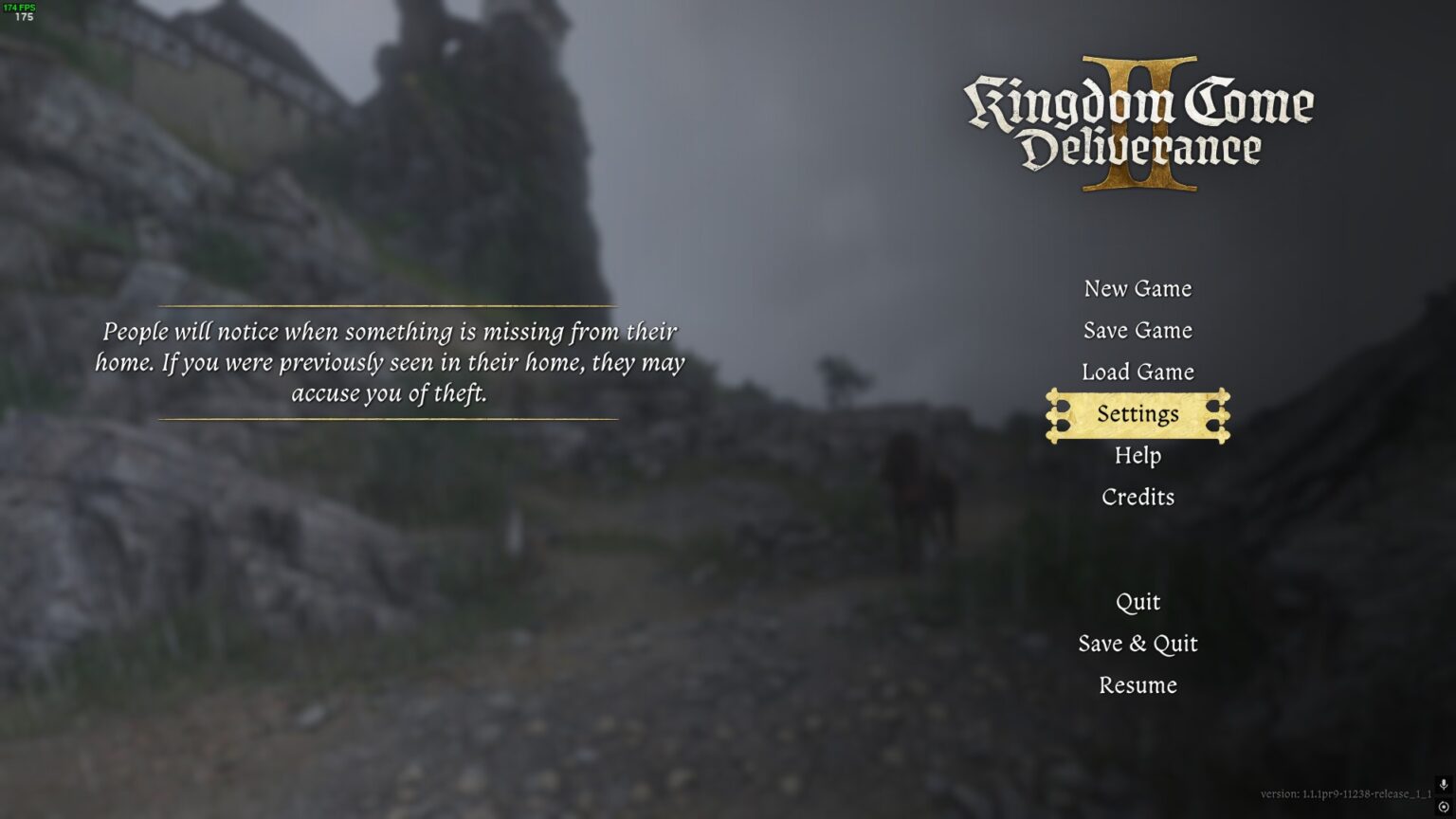The image size is (1456, 819).
Task: Click the theft warning tooltip text
Action: click(x=389, y=362)
